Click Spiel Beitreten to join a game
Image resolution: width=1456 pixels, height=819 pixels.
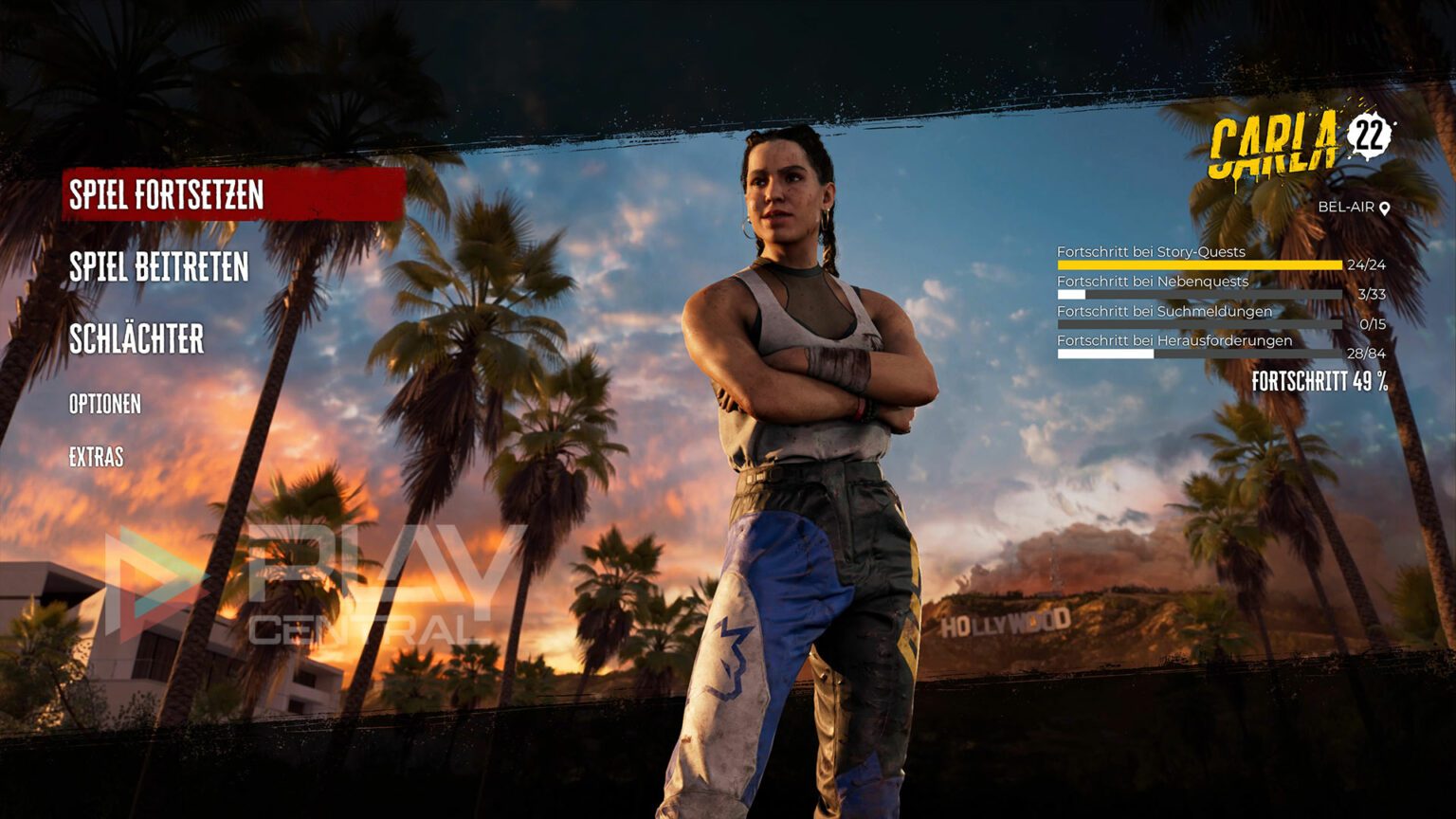click(158, 268)
